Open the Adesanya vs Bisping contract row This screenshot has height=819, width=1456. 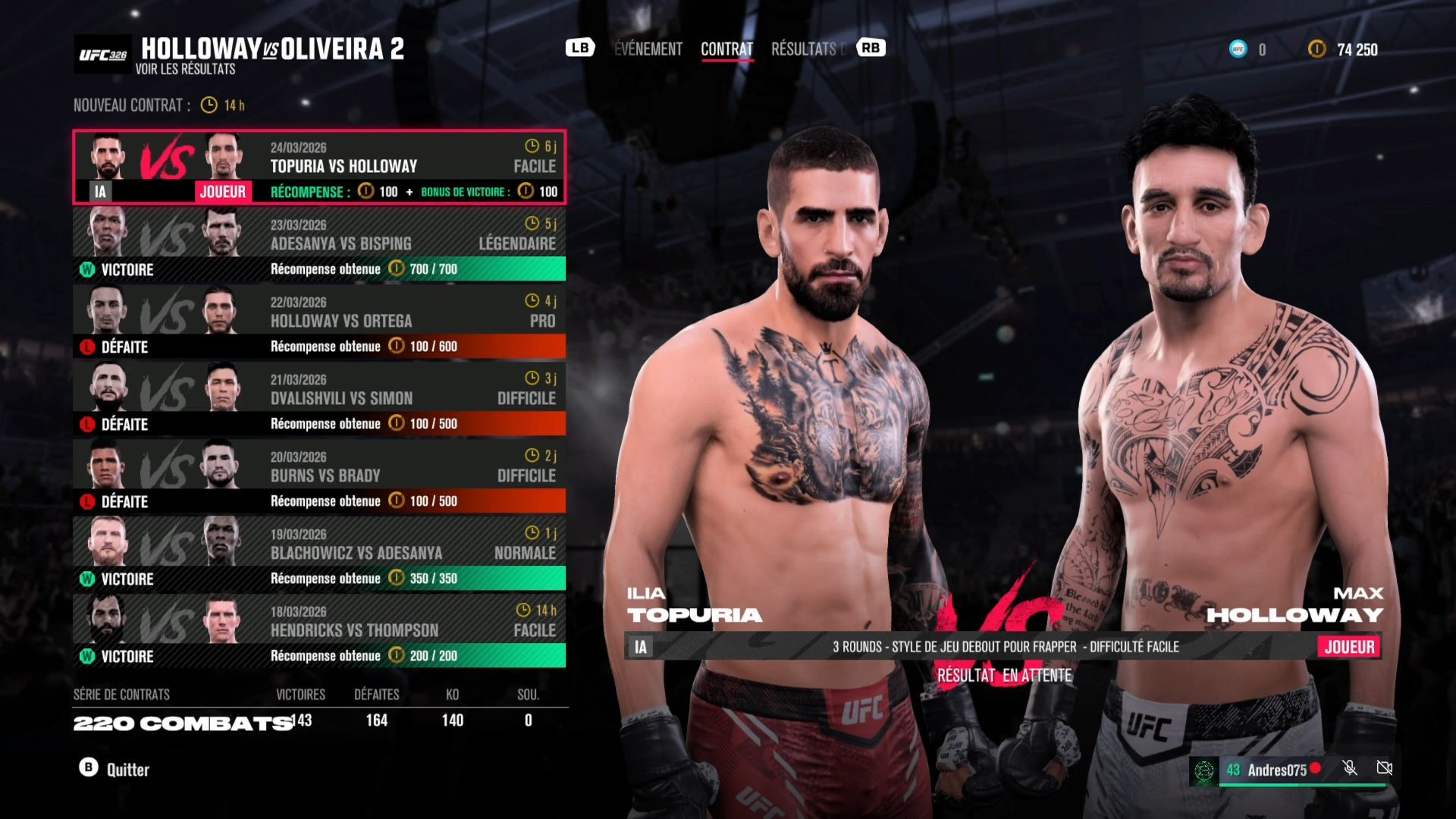(x=318, y=244)
